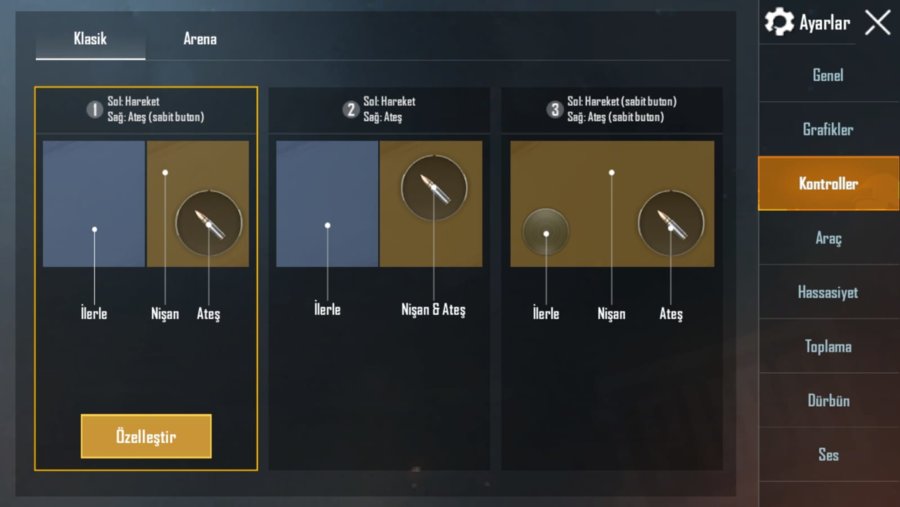Go to Grafikler settings
The image size is (900, 507).
click(x=828, y=130)
